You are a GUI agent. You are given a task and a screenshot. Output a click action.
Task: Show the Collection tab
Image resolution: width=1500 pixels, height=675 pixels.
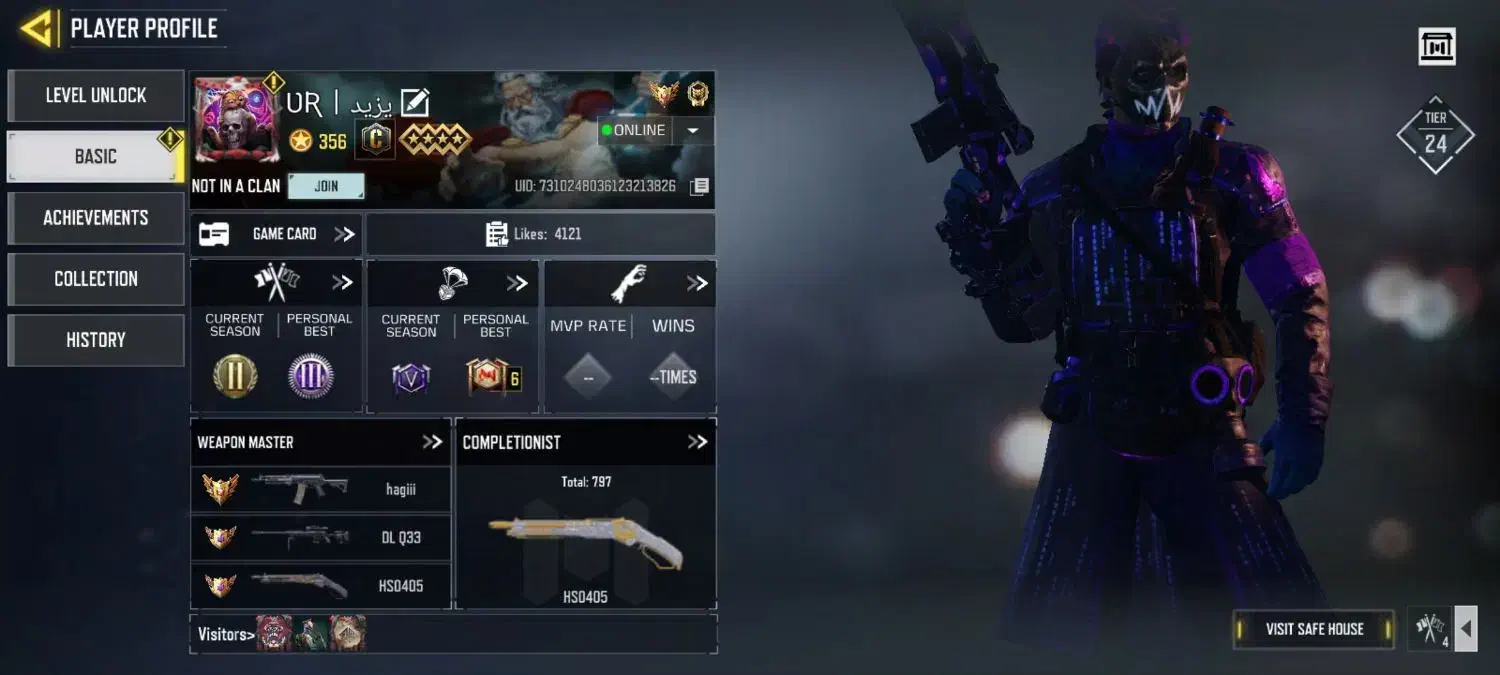tap(96, 278)
